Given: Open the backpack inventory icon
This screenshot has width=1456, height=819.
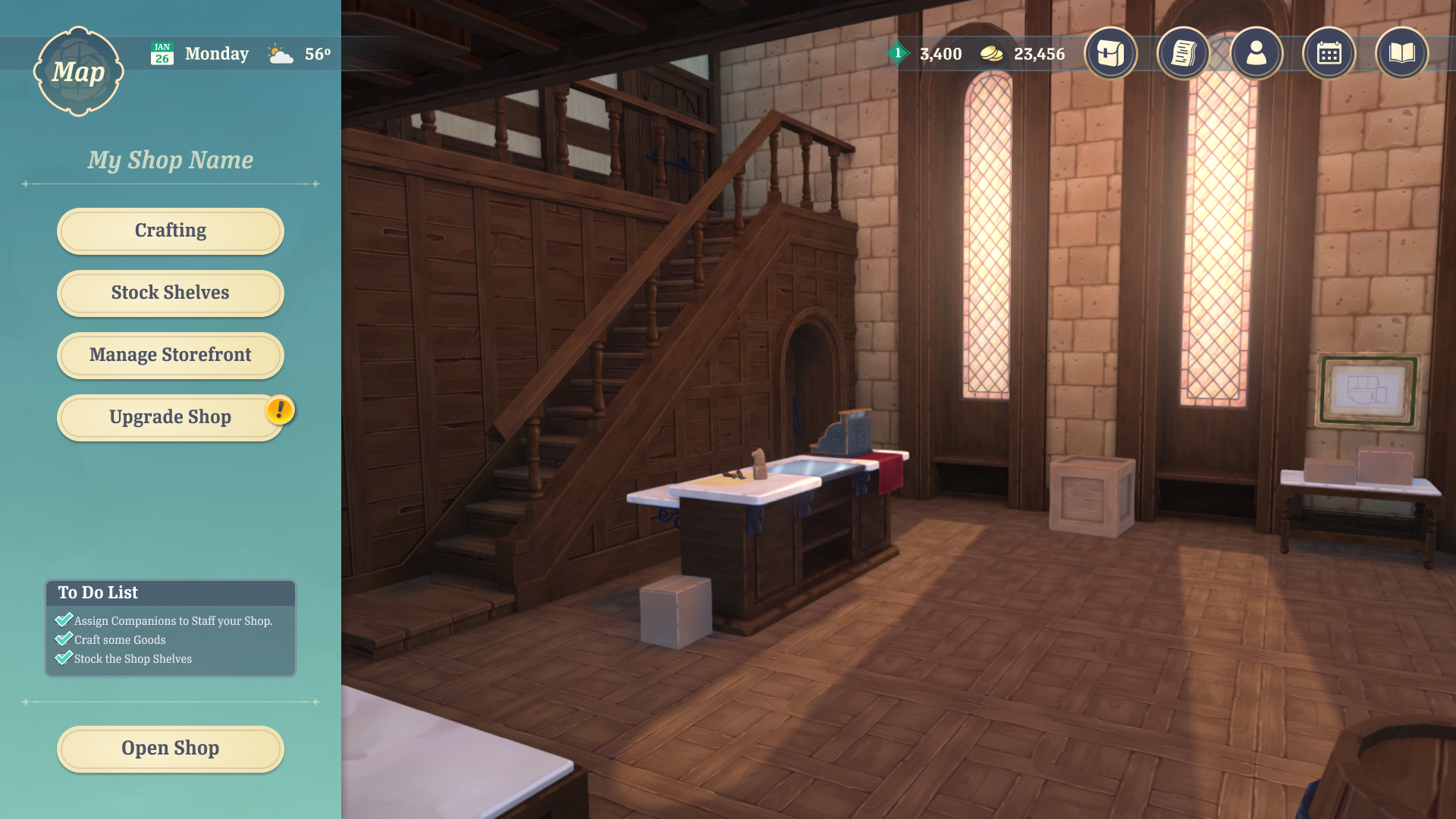Looking at the screenshot, I should (x=1110, y=53).
